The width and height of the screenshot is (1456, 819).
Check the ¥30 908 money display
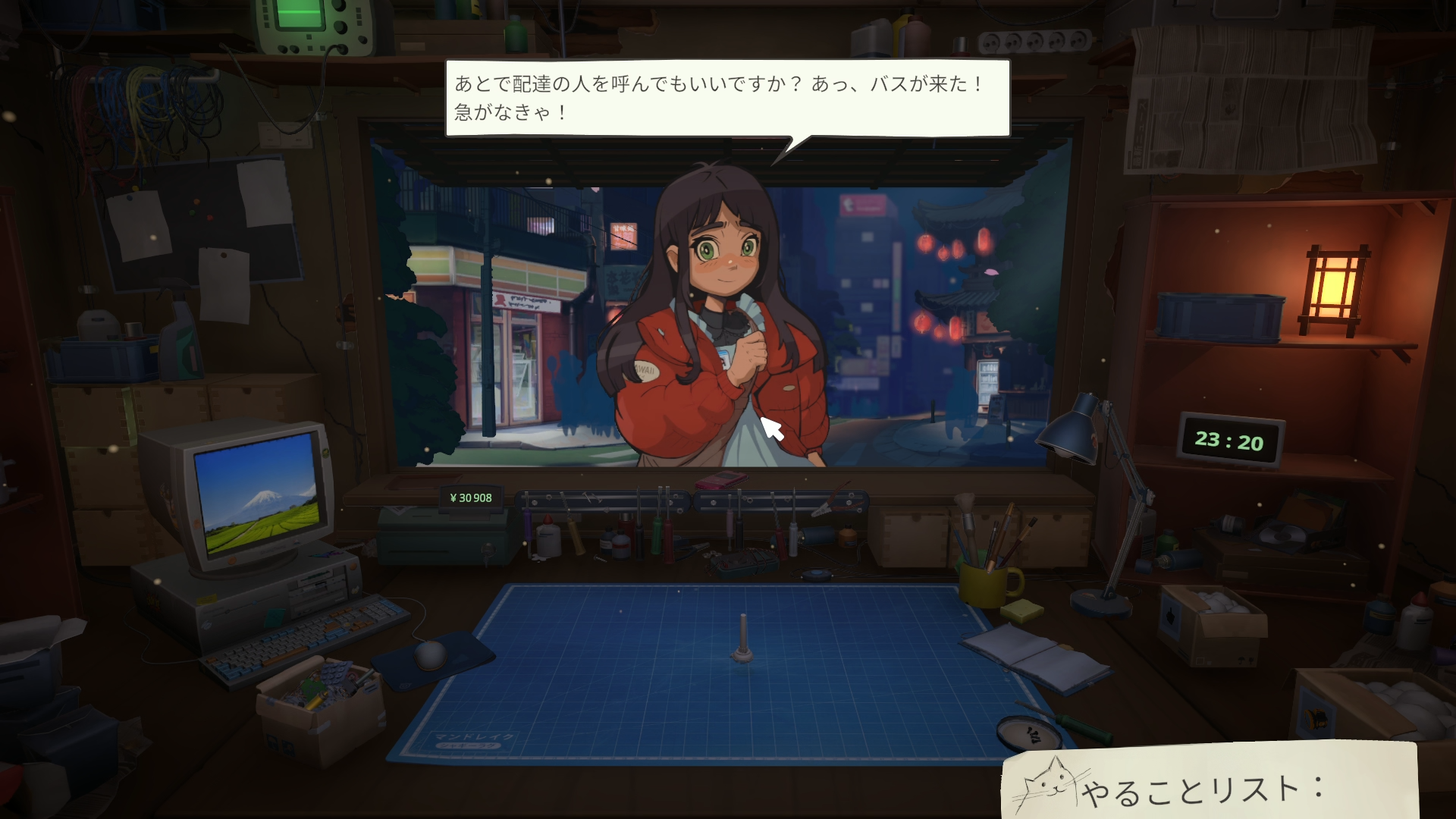[x=470, y=497]
